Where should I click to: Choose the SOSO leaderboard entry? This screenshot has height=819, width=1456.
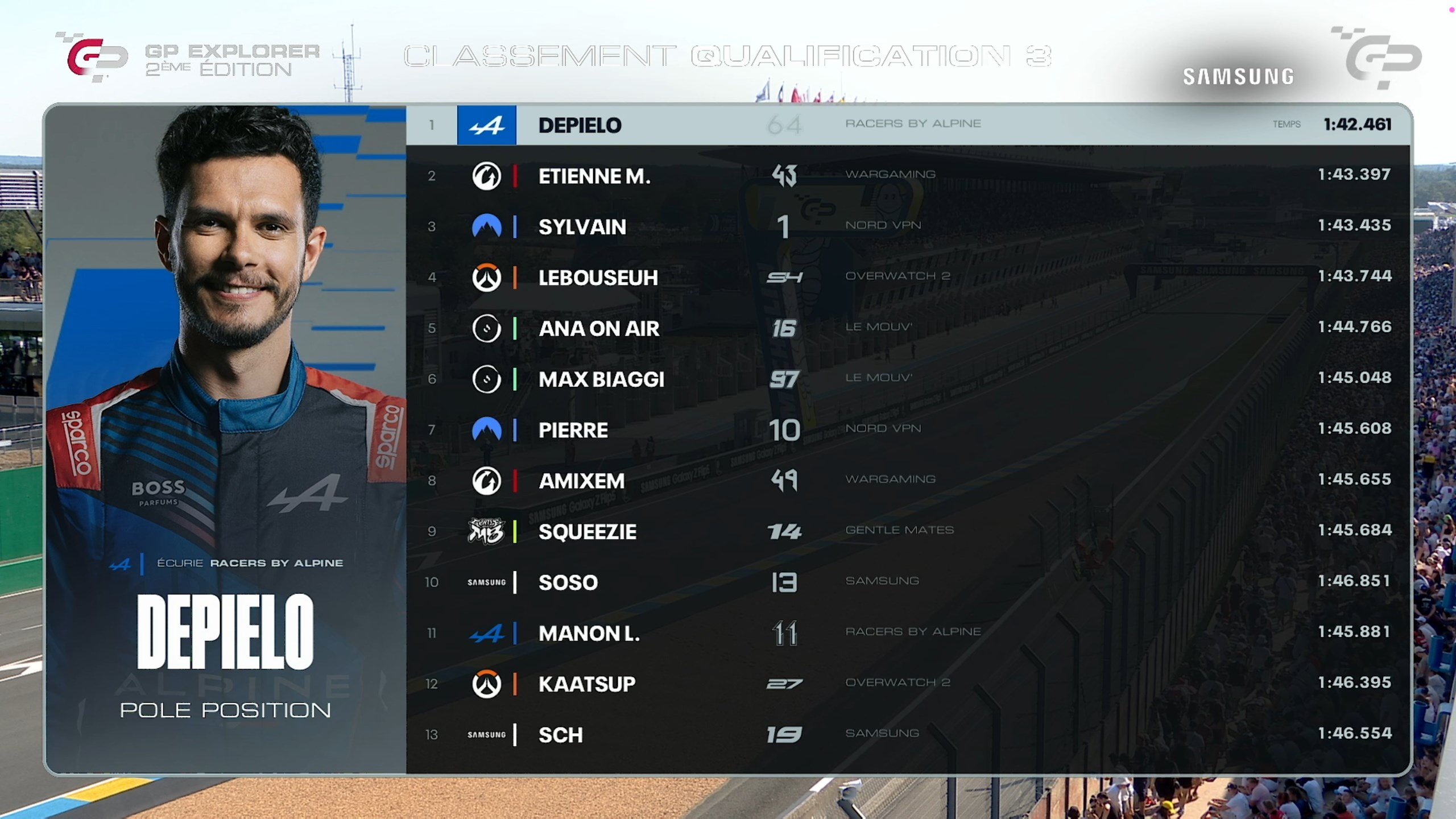coord(908,582)
